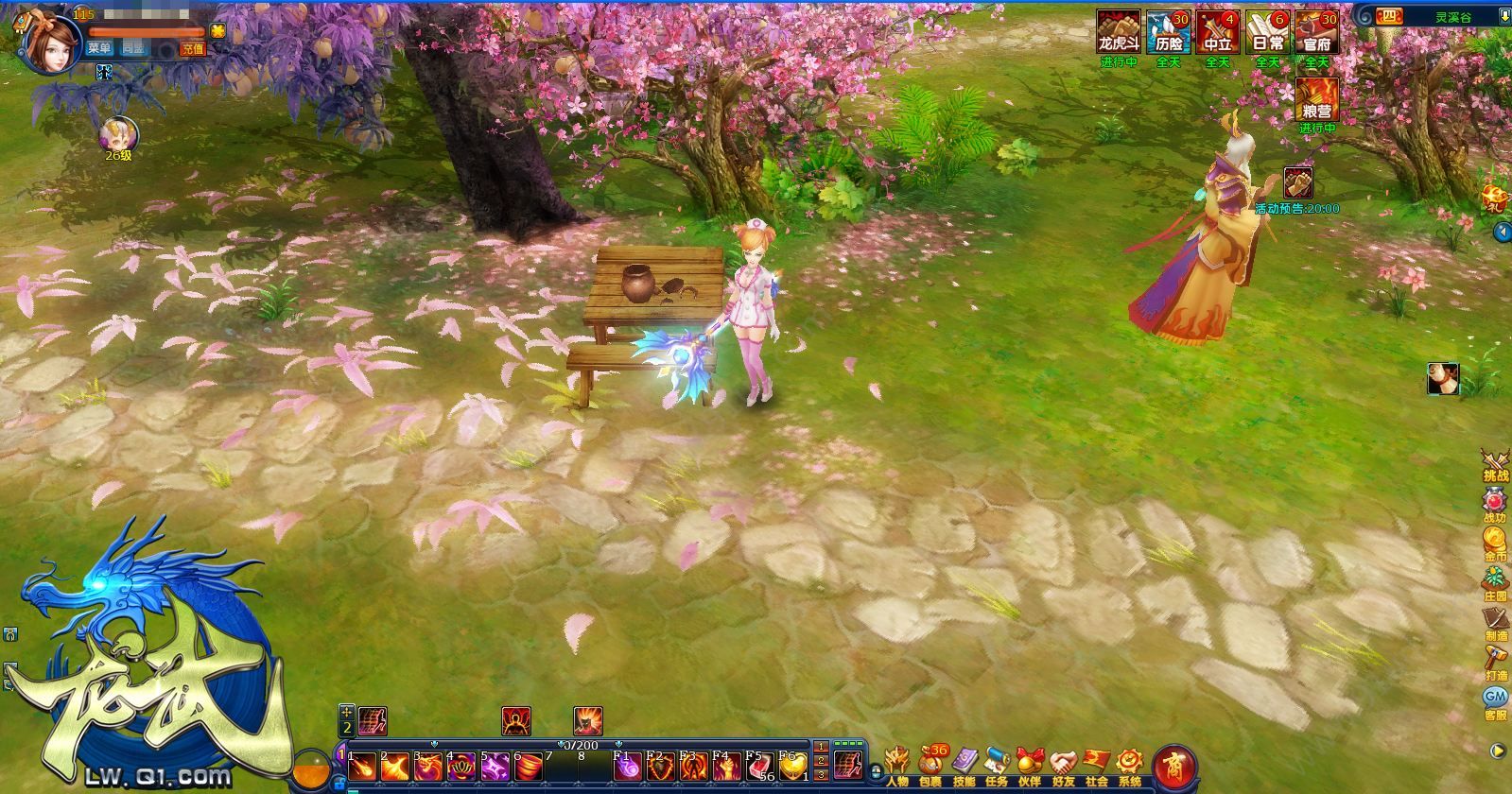Open the 菜单 menu button
The image size is (1512, 794).
[x=99, y=48]
